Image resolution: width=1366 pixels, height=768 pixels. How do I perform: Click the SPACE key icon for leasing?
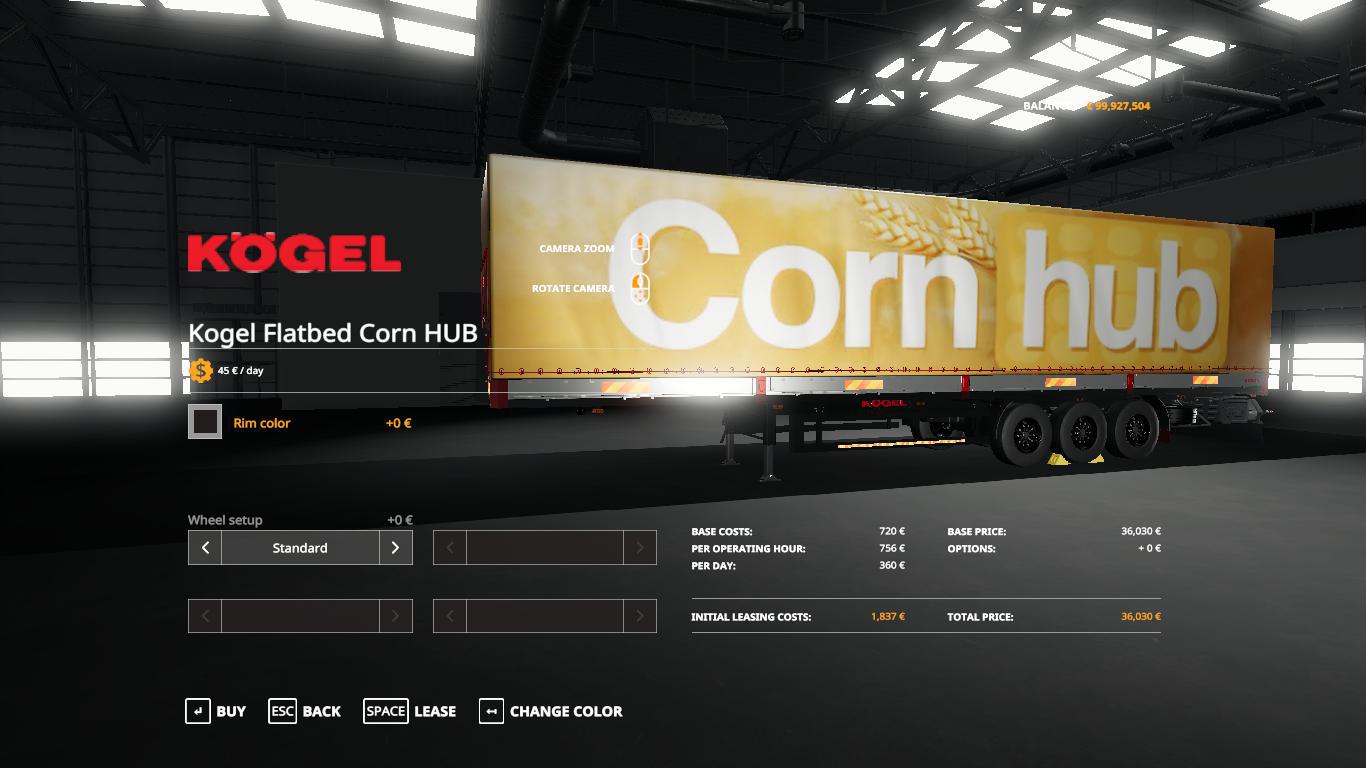click(x=385, y=711)
